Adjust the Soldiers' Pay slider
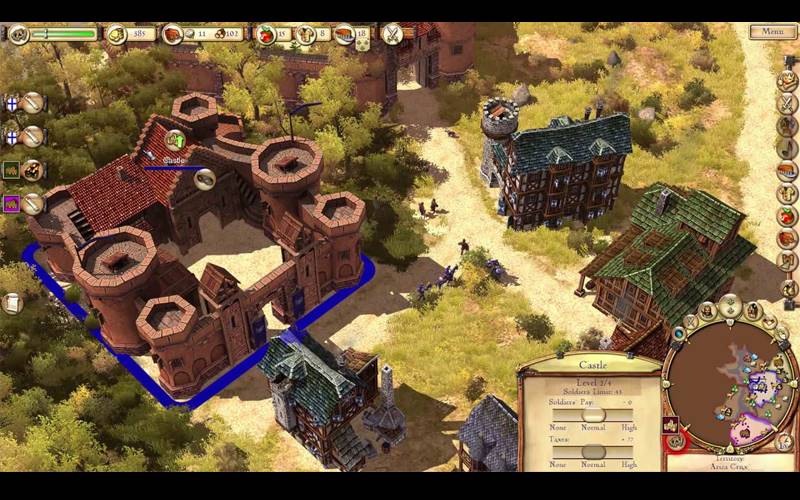This screenshot has width=800, height=500. (593, 415)
